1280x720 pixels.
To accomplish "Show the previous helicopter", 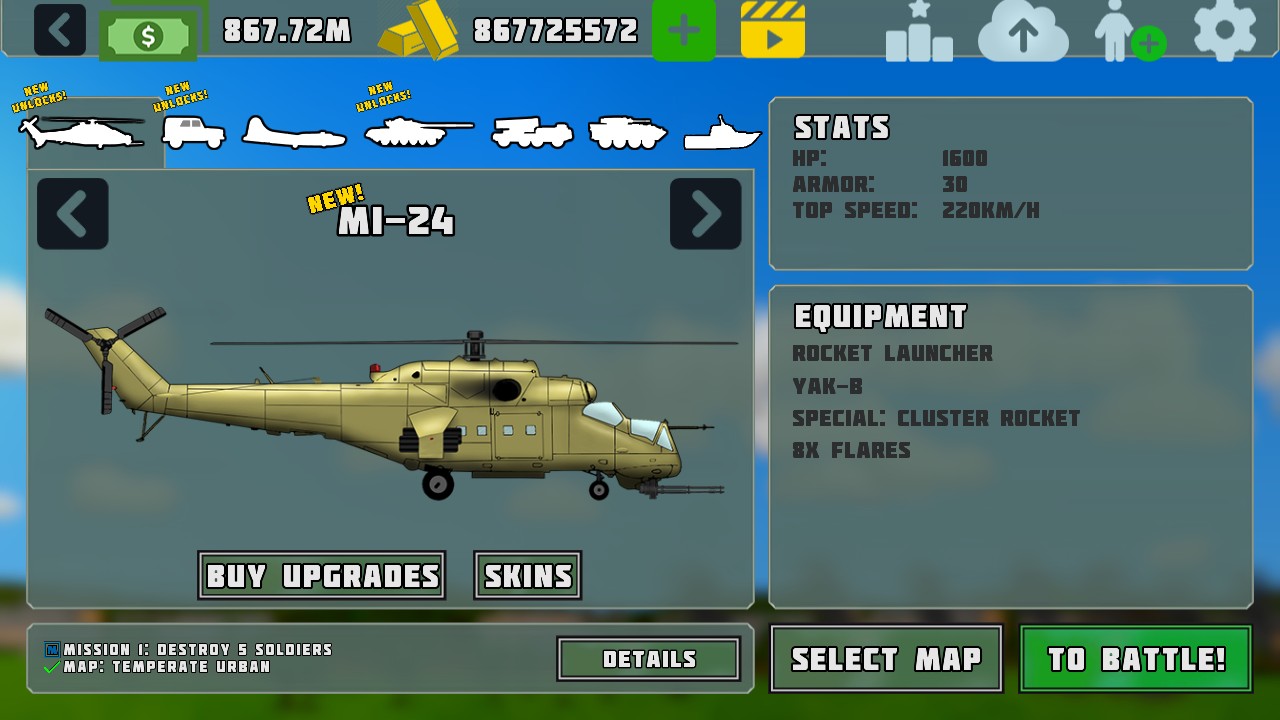I will click(x=73, y=213).
